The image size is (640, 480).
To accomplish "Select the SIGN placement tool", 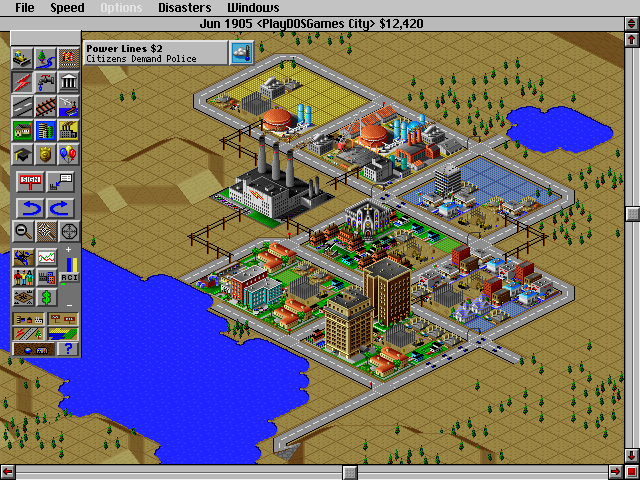I will tap(30, 181).
